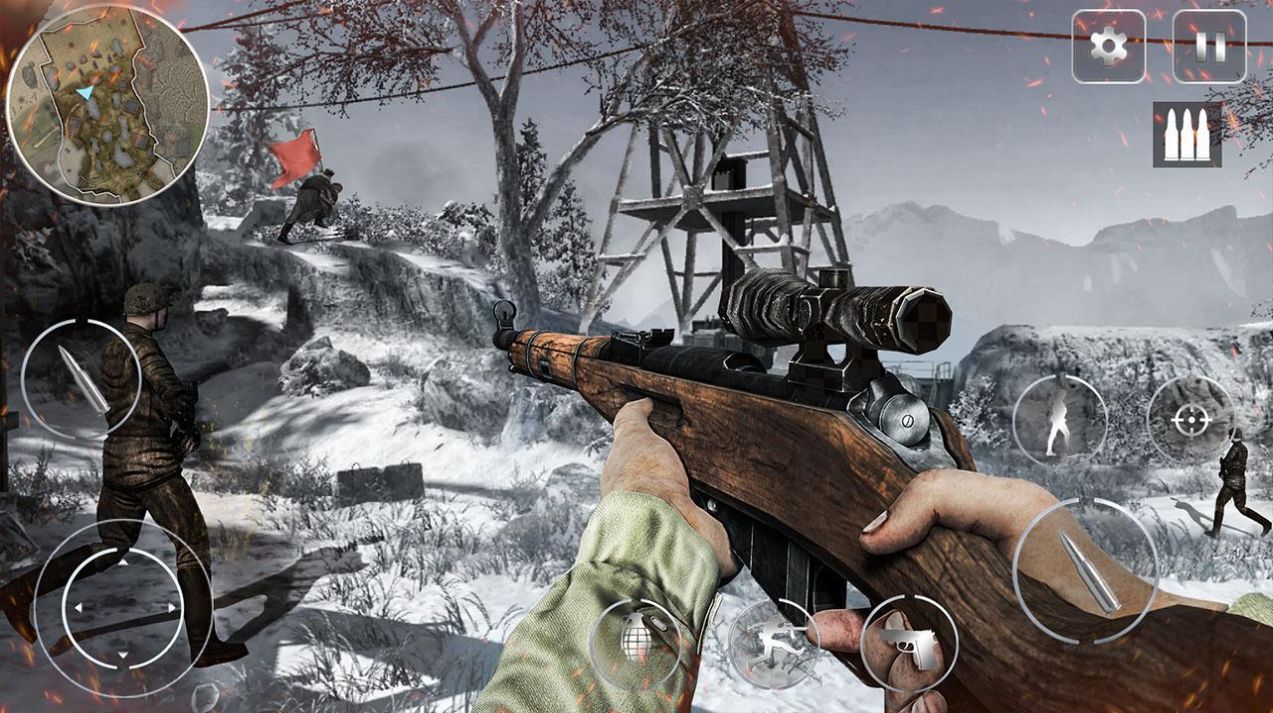The image size is (1273, 713).
Task: Tap the movement joystick pad
Action: pos(122,607)
